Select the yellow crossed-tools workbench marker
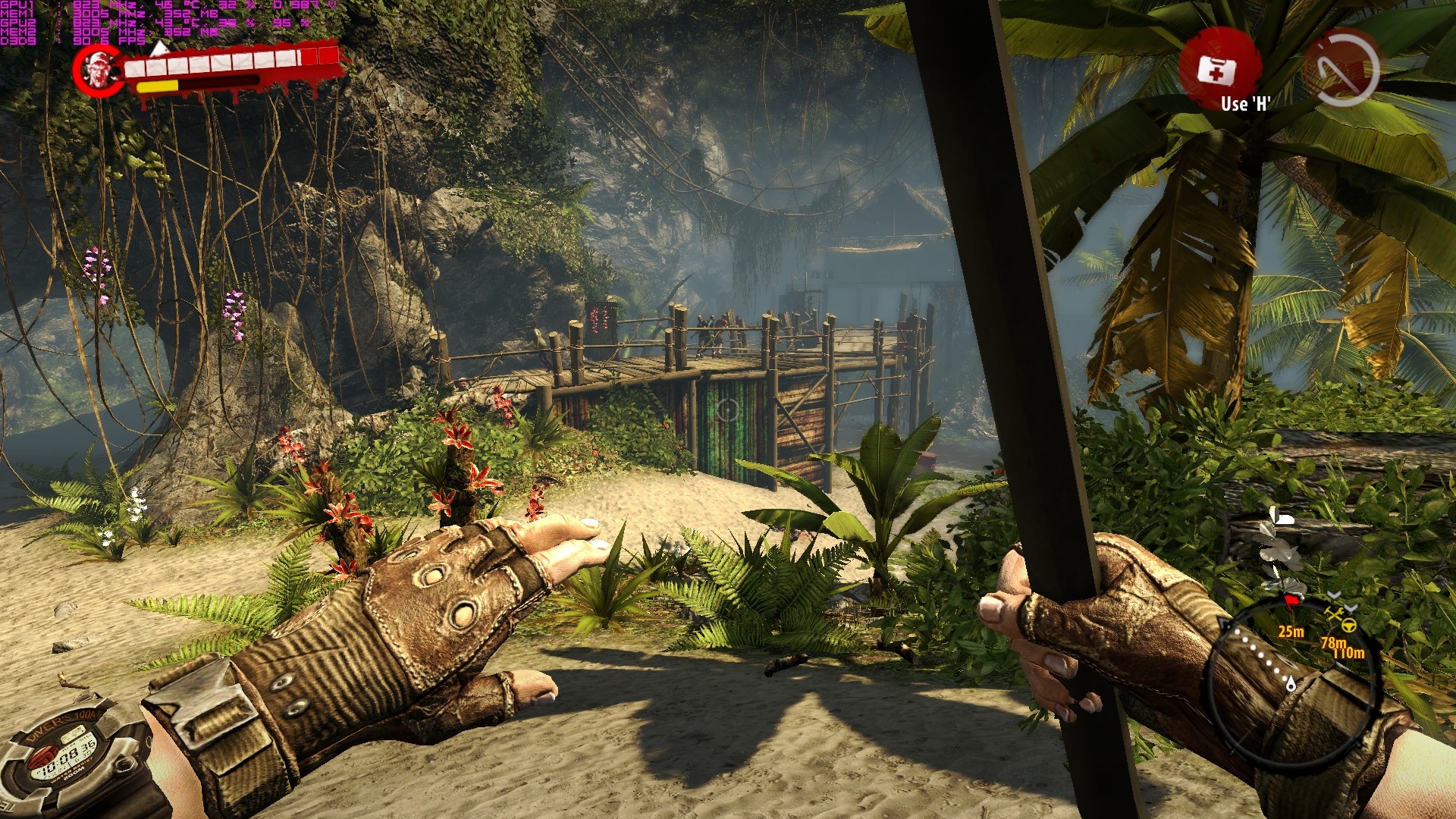The width and height of the screenshot is (1456, 819). point(1334,613)
